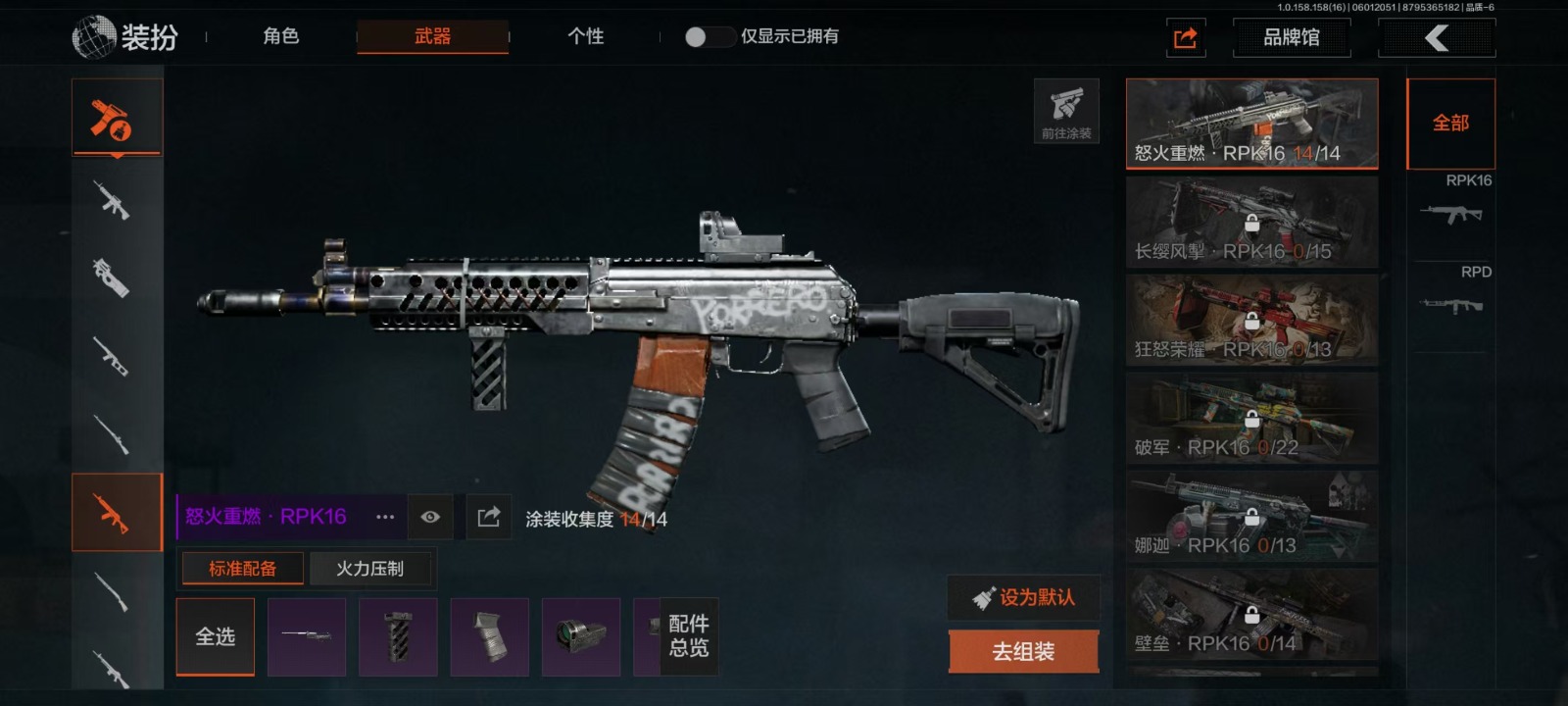Select all parts with 全选
1568x706 pixels.
point(215,636)
